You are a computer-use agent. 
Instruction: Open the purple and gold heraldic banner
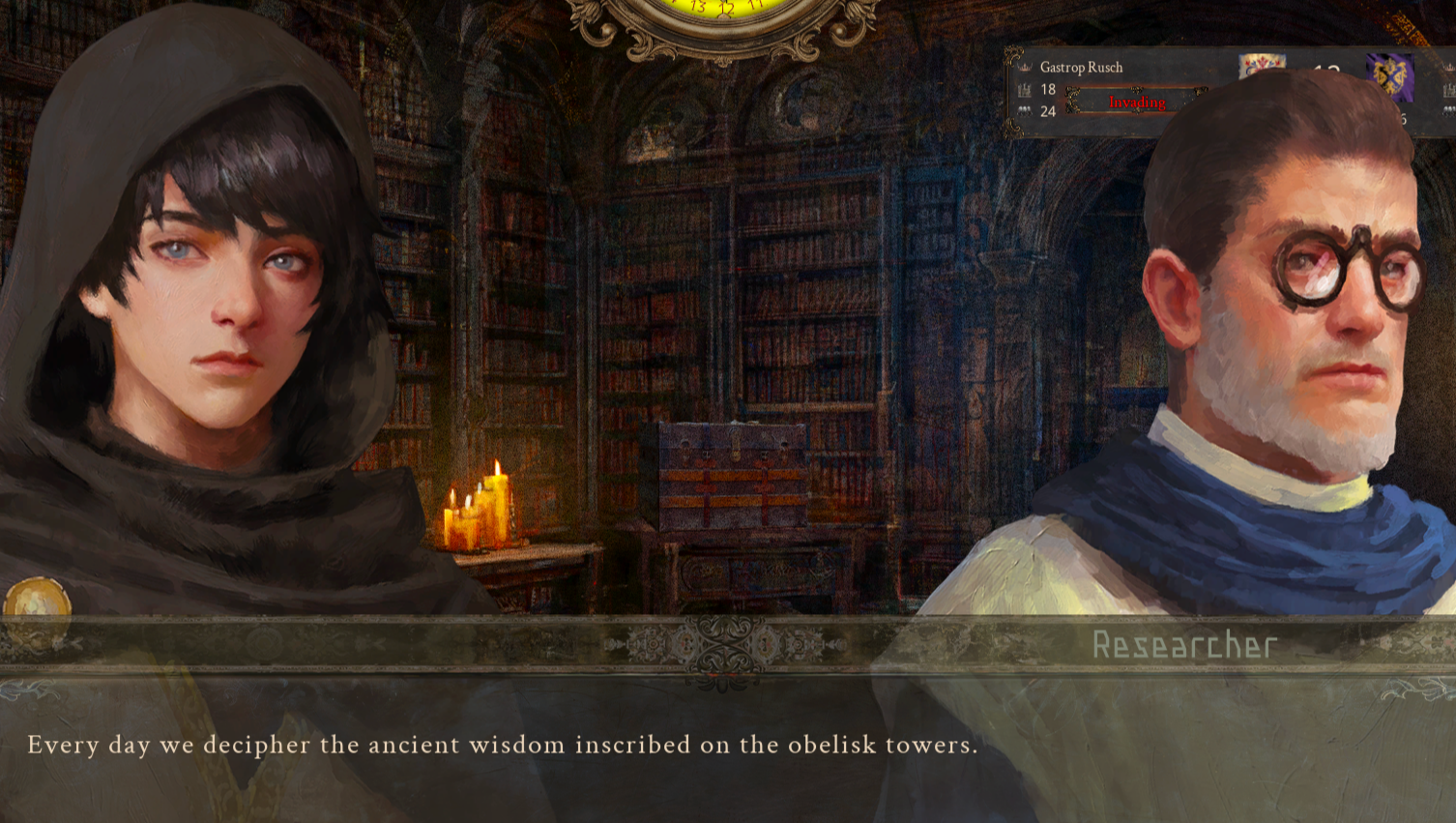tap(1389, 76)
